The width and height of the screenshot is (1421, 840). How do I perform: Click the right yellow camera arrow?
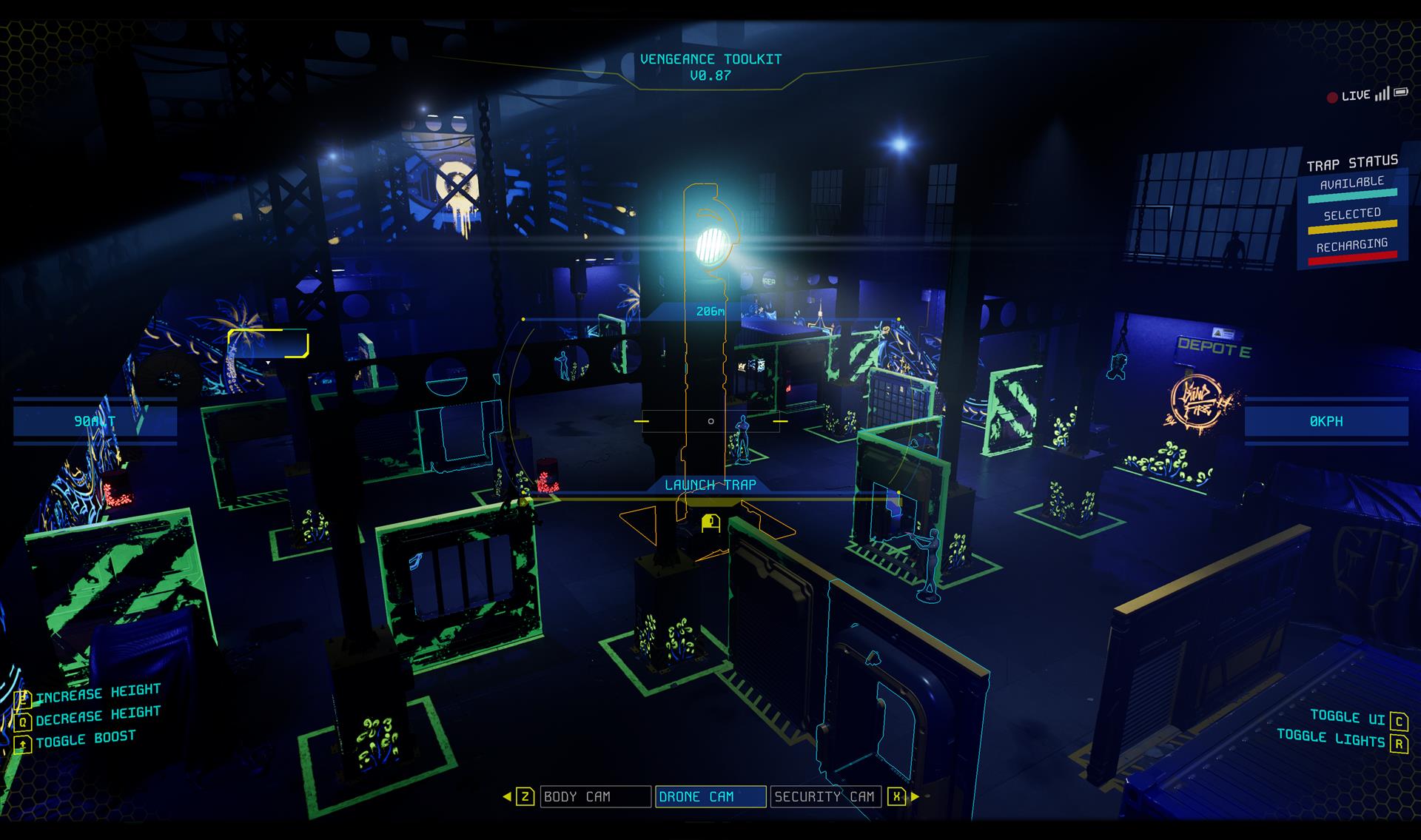916,796
